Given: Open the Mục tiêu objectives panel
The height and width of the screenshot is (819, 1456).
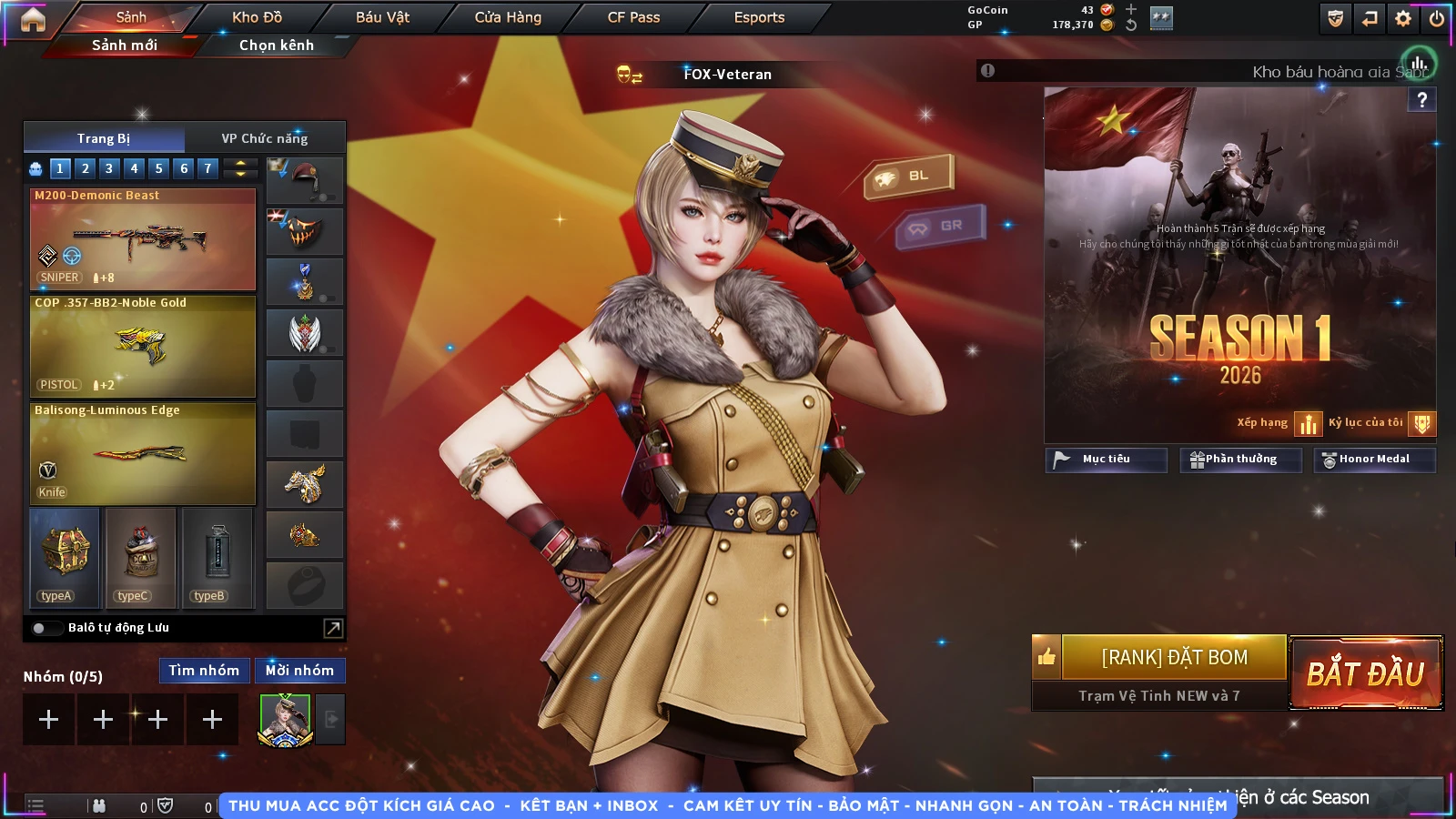Looking at the screenshot, I should [x=1106, y=460].
